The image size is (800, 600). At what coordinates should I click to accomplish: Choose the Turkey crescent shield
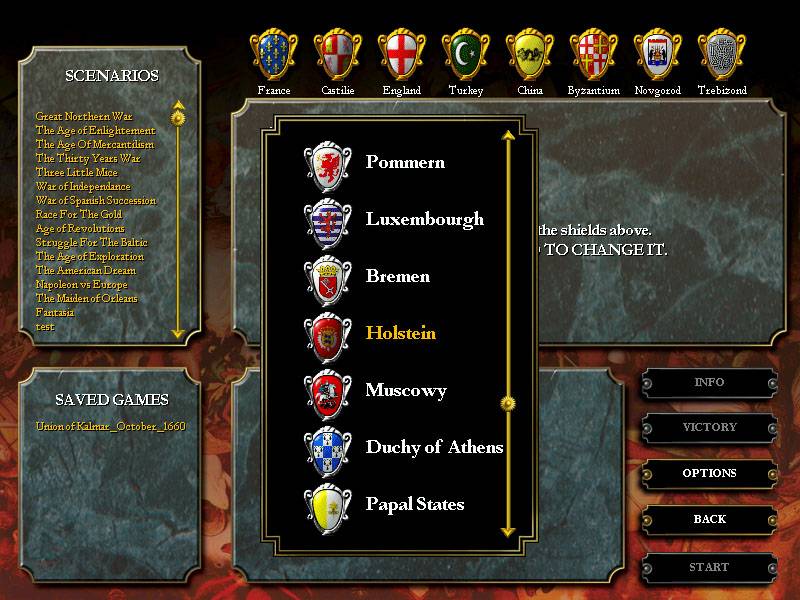pos(466,55)
